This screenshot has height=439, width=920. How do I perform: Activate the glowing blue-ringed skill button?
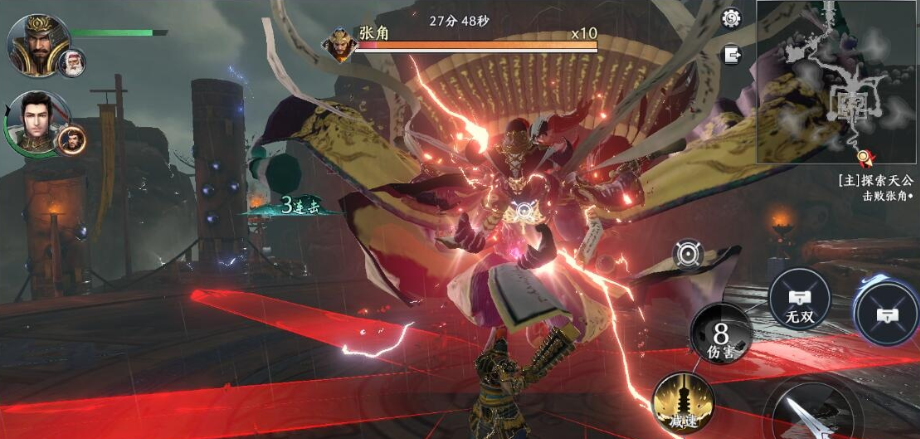click(x=888, y=310)
